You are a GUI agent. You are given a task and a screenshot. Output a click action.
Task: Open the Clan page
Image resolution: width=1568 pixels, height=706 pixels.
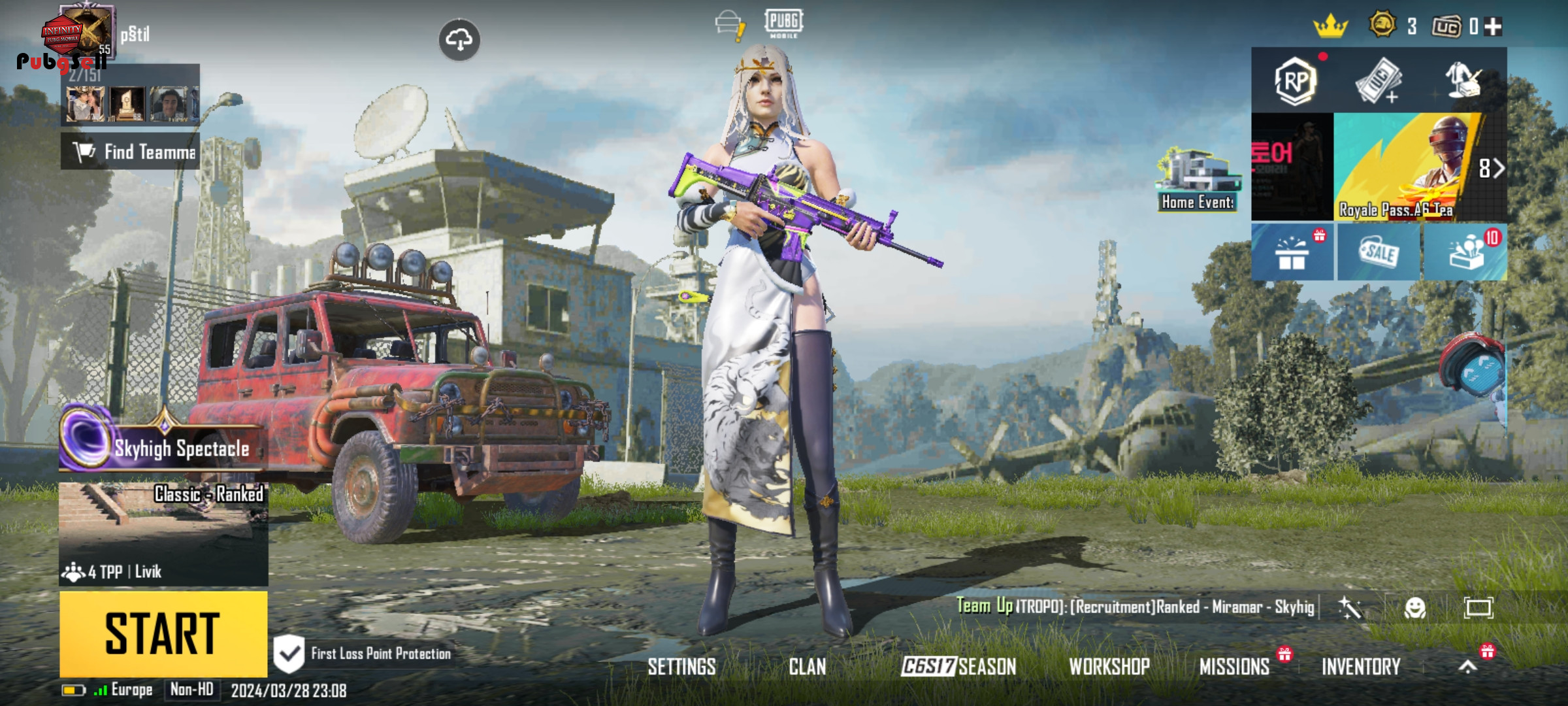pos(807,667)
